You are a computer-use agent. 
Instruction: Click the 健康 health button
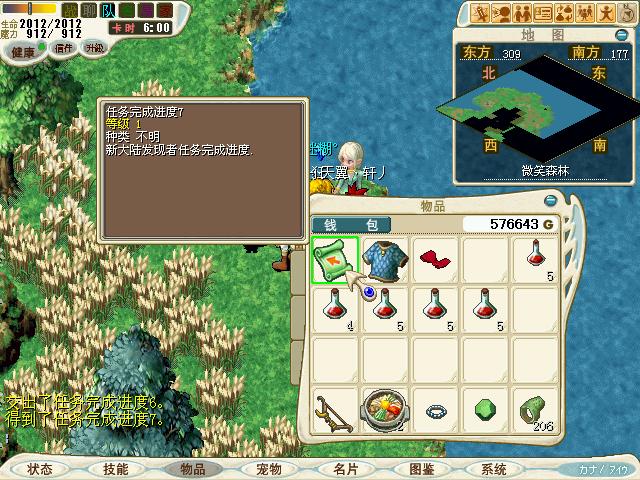(x=23, y=48)
